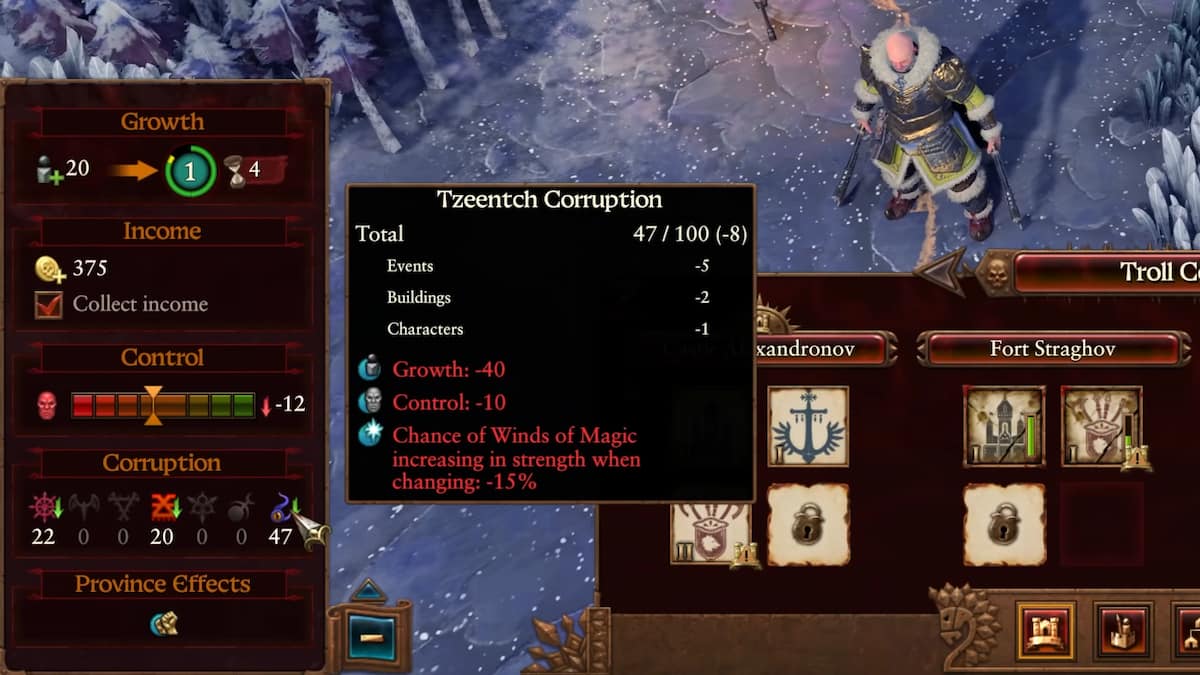Inspect the Khorne corruption icon showing 22
1200x675 pixels.
pos(43,509)
